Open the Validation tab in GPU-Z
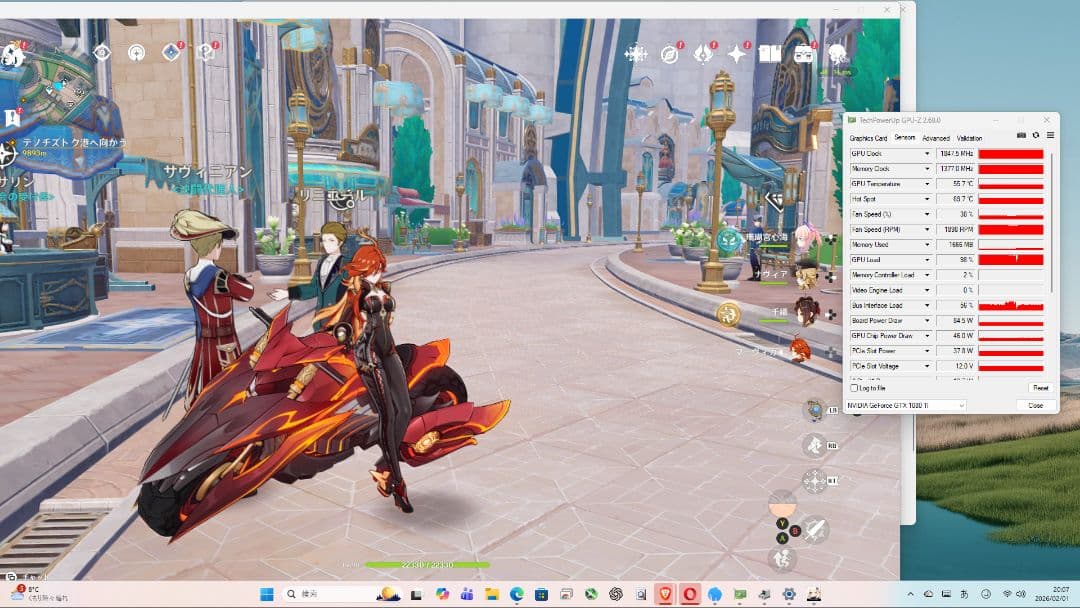Viewport: 1080px width, 608px height. pyautogui.click(x=969, y=138)
